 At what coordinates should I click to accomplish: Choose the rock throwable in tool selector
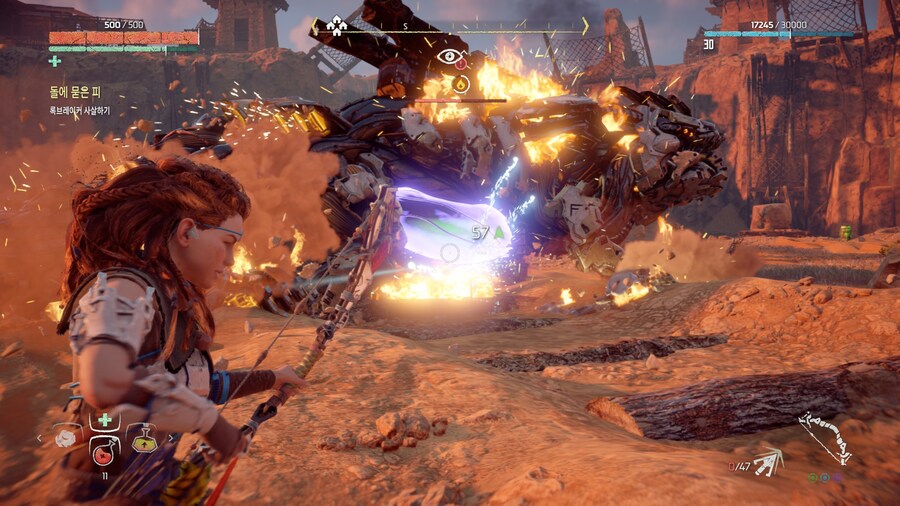[x=66, y=437]
